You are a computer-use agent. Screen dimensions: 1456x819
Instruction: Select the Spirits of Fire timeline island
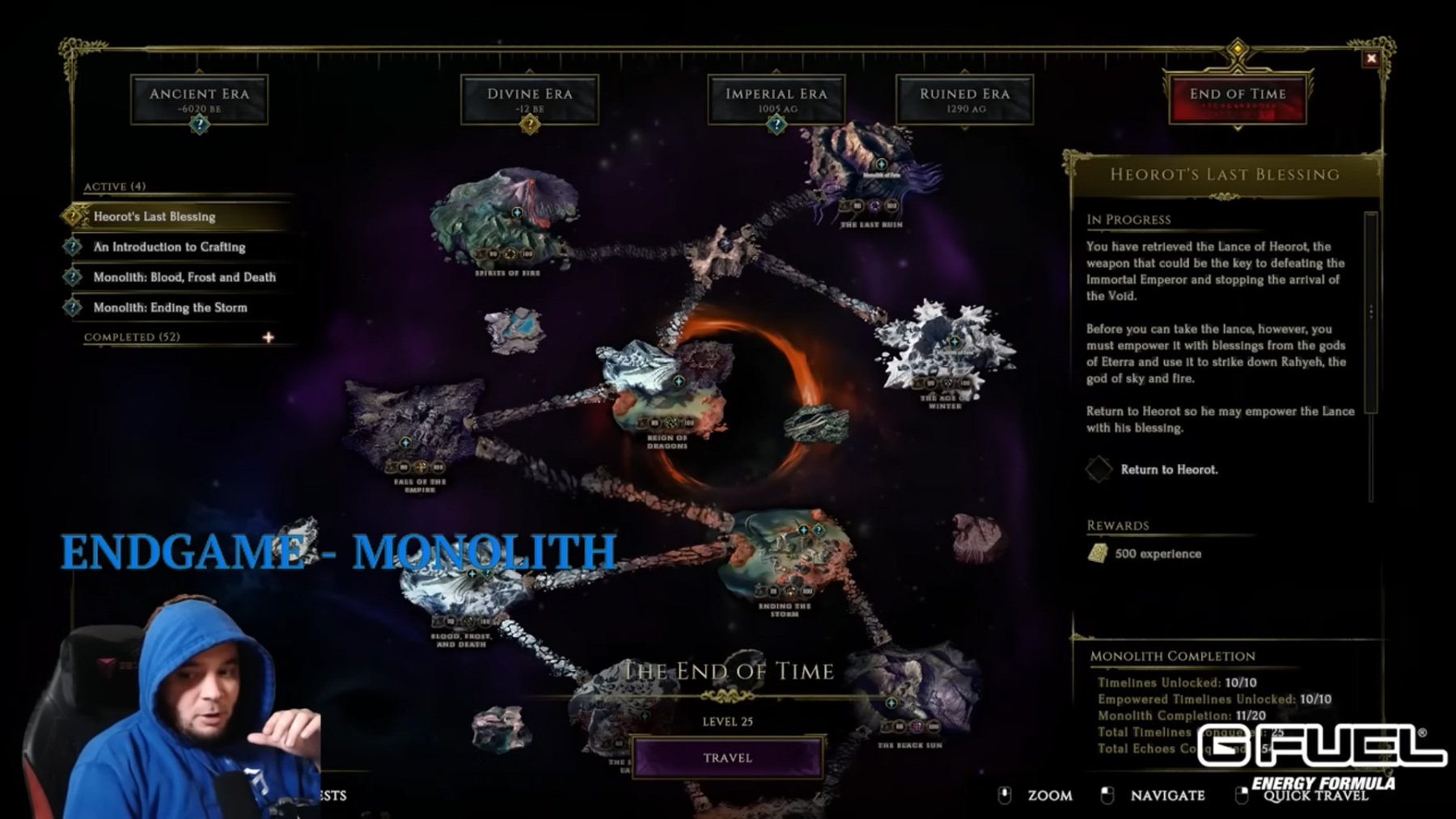pyautogui.click(x=508, y=214)
